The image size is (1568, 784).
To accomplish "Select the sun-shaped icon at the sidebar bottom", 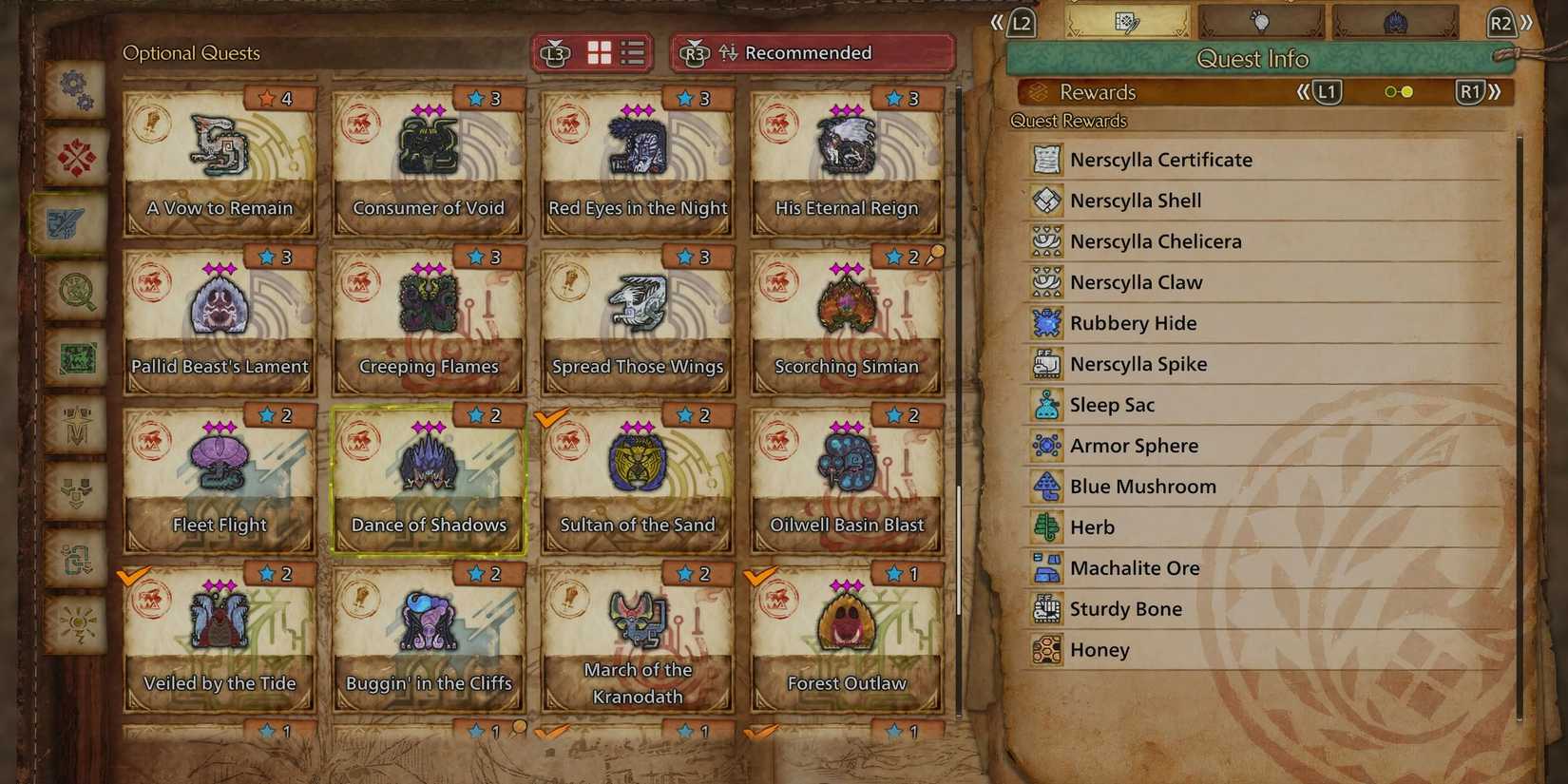I will point(76,625).
